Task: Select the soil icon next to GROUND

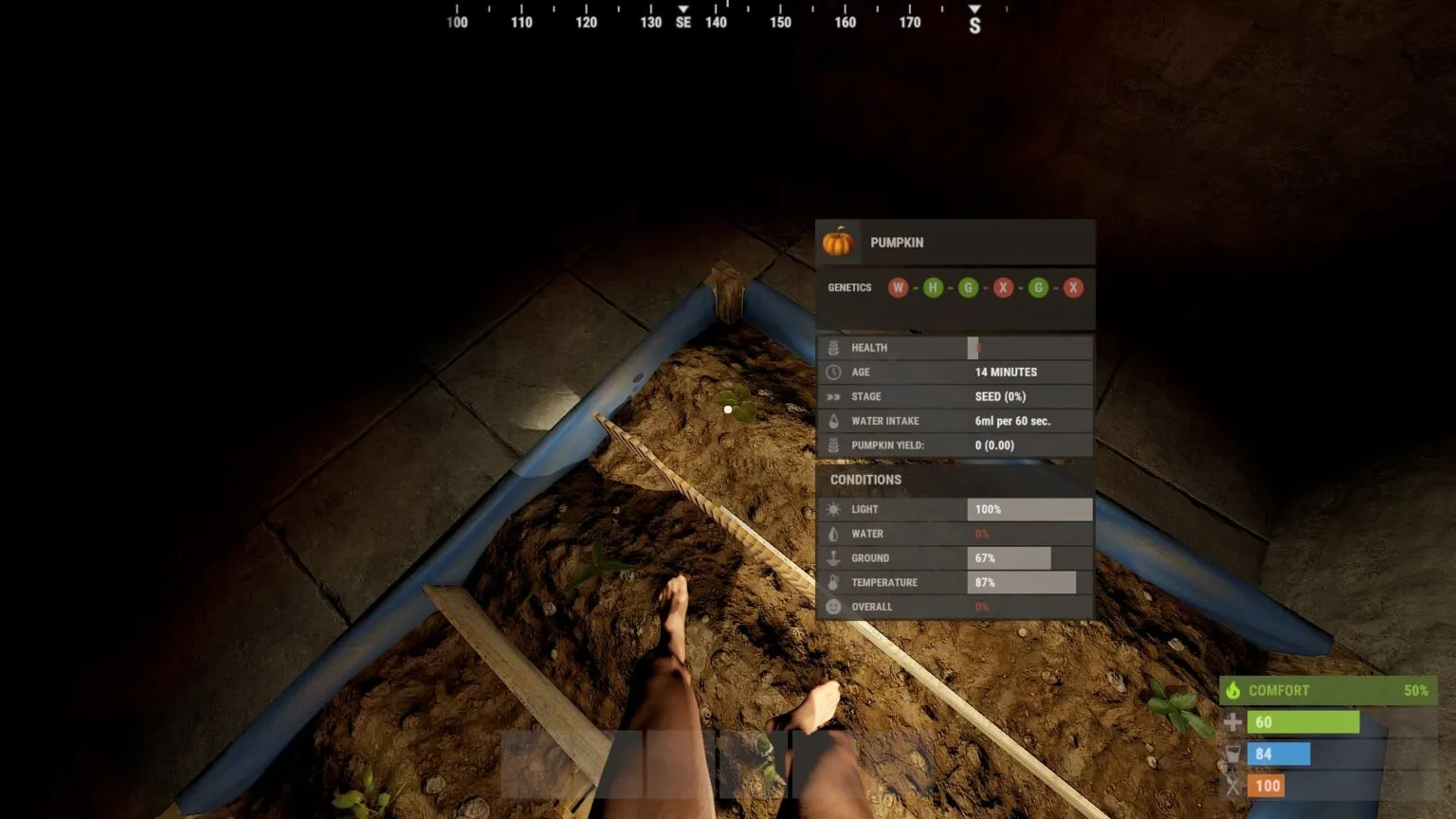Action: 833,558
